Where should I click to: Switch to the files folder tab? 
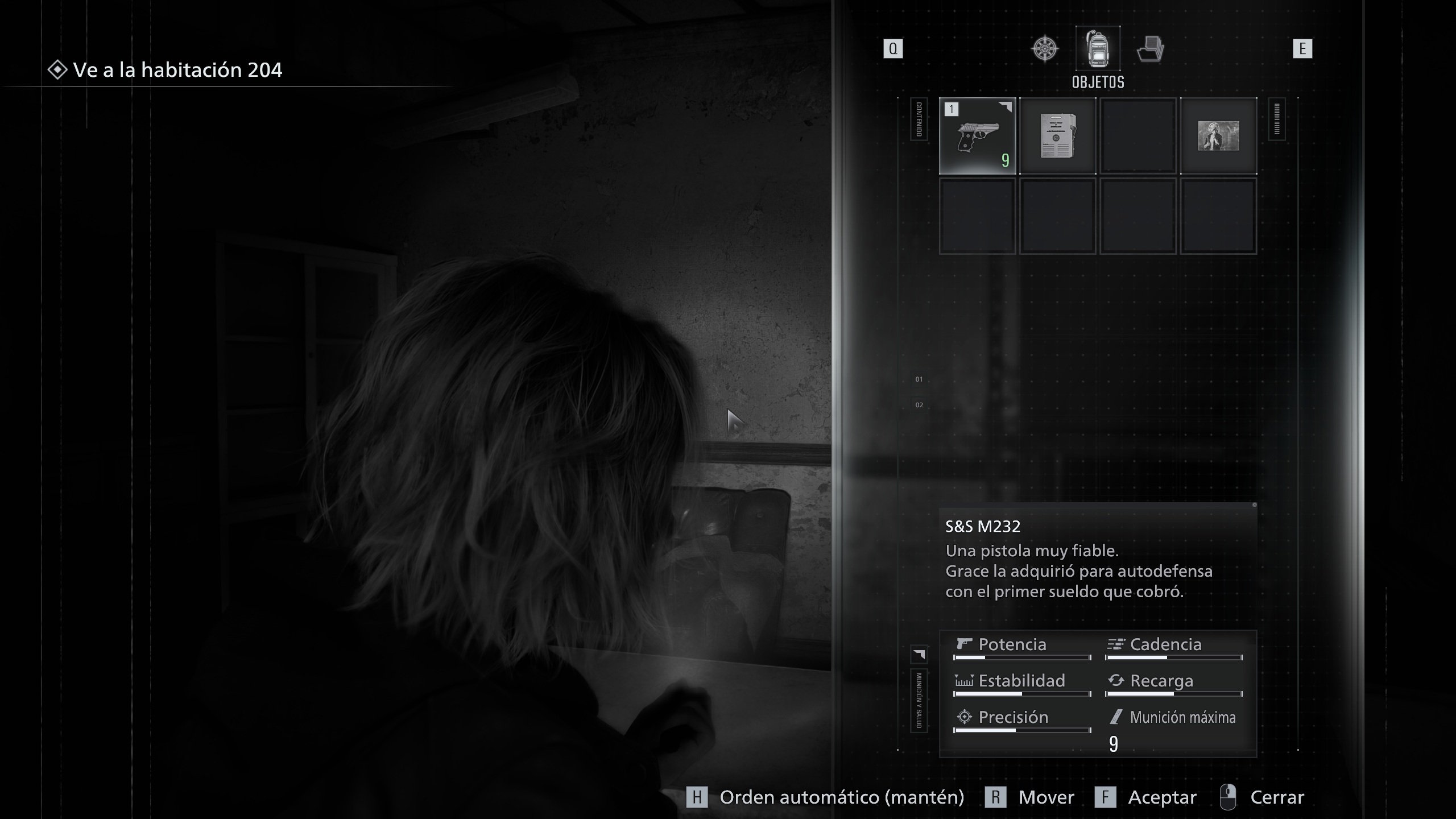tap(1150, 49)
